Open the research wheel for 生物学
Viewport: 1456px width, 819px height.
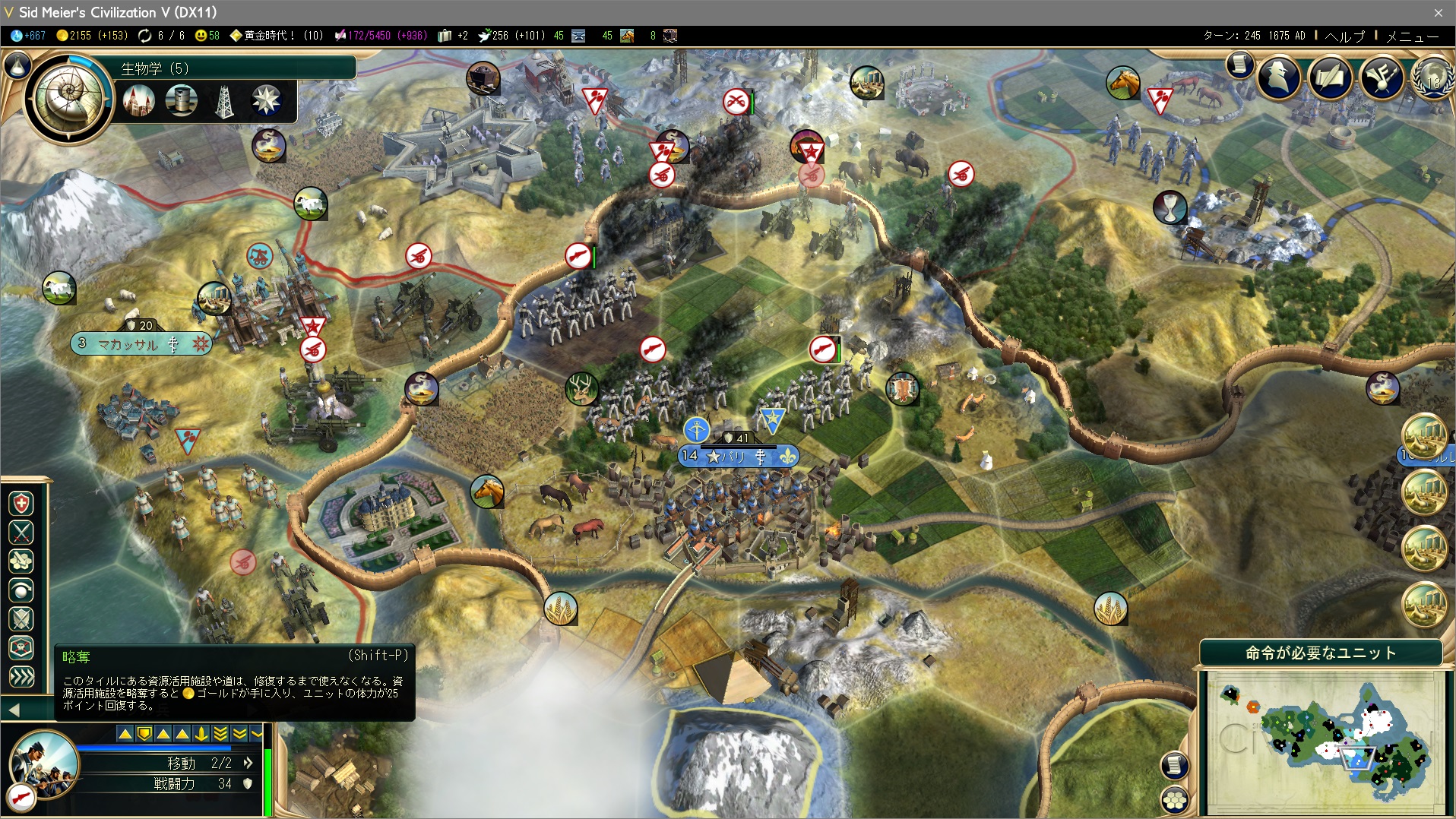coord(68,96)
